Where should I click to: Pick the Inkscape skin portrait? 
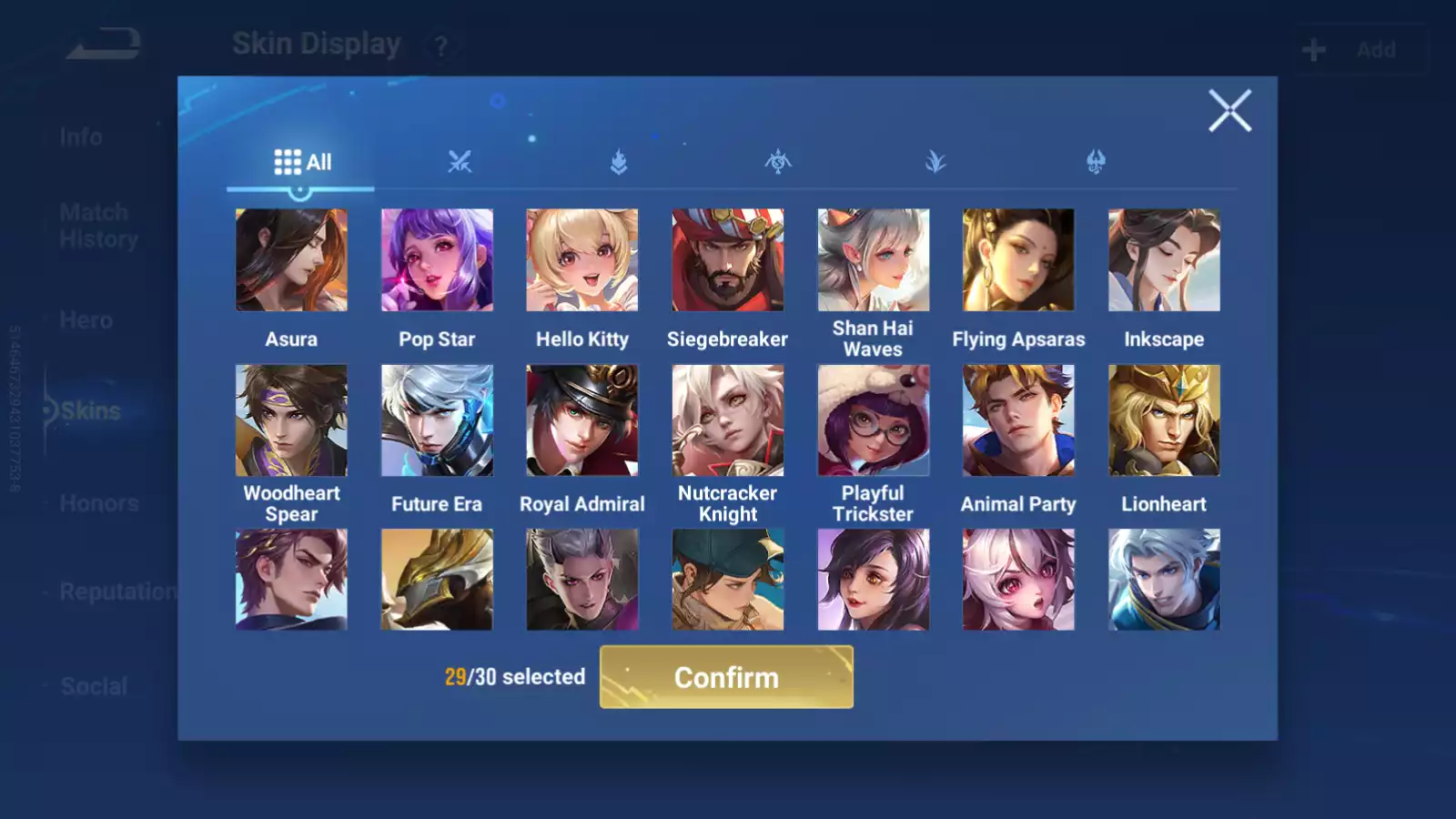1164,260
